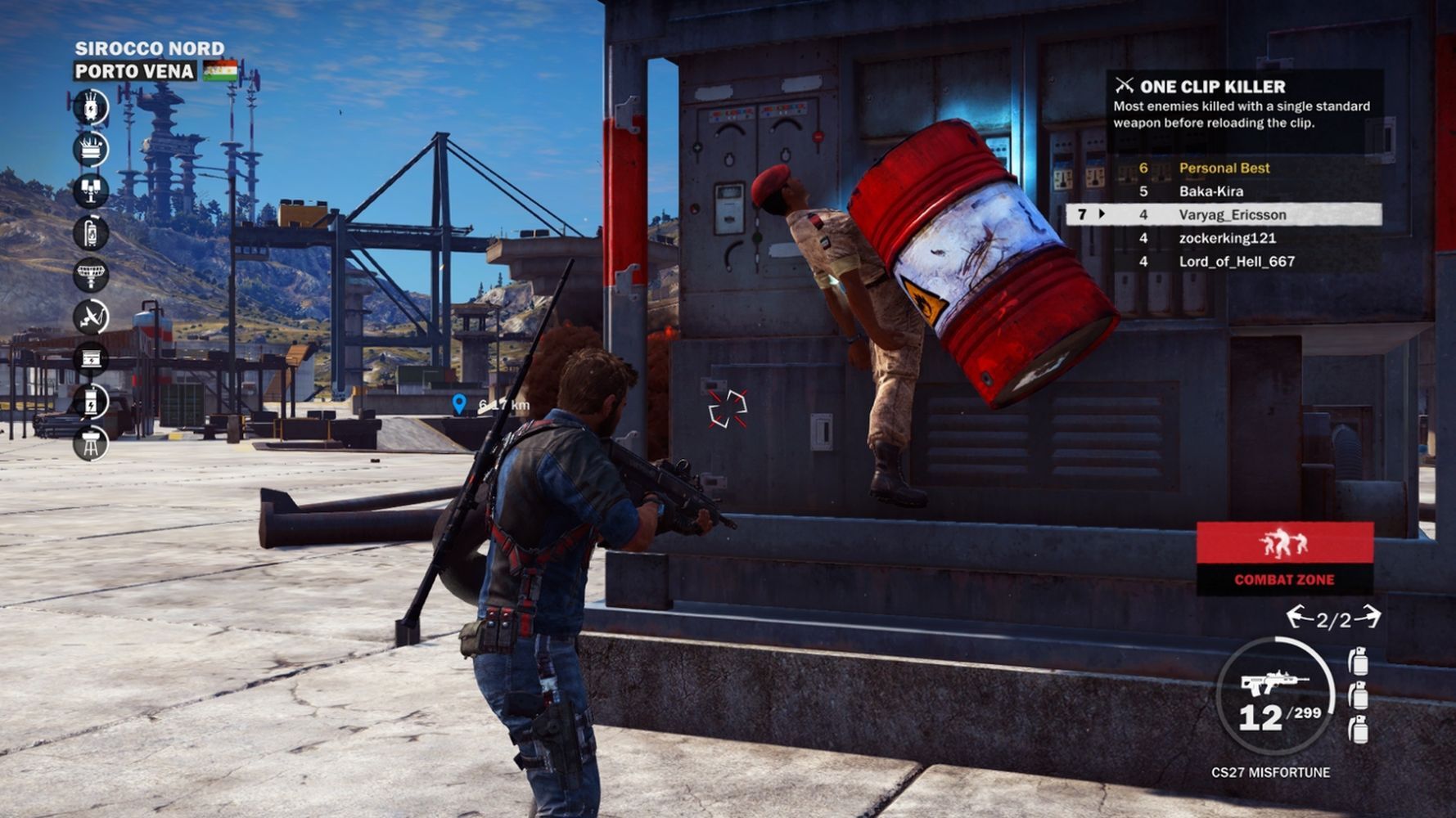Click the blue waypoint marker
The height and width of the screenshot is (818, 1456).
(459, 404)
